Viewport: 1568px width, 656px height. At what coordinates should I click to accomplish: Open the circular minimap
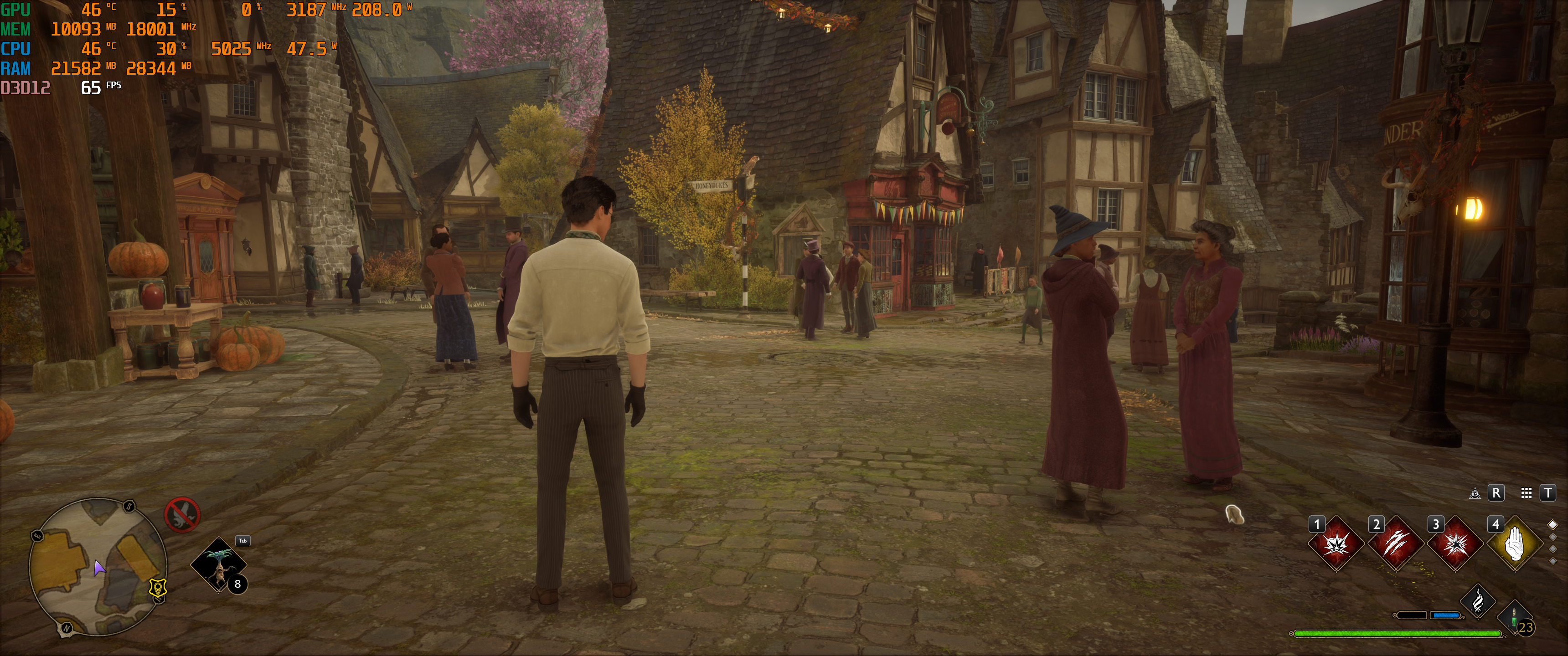point(98,566)
